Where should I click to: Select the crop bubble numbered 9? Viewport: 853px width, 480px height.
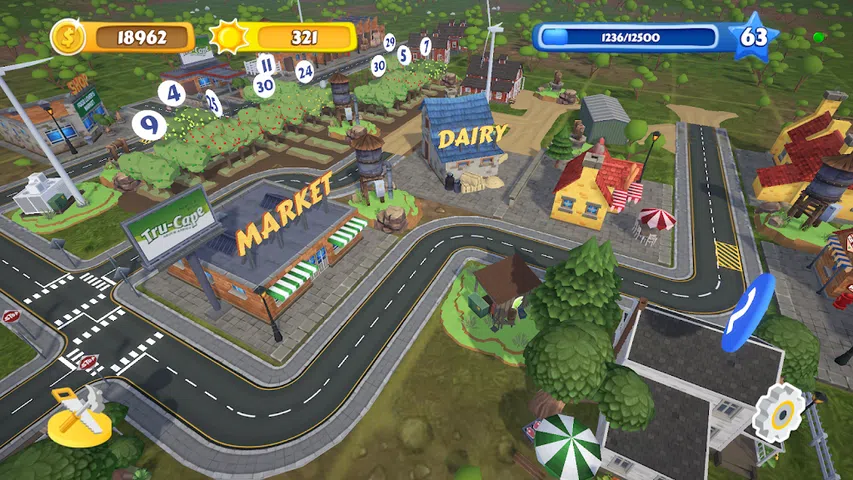(149, 125)
